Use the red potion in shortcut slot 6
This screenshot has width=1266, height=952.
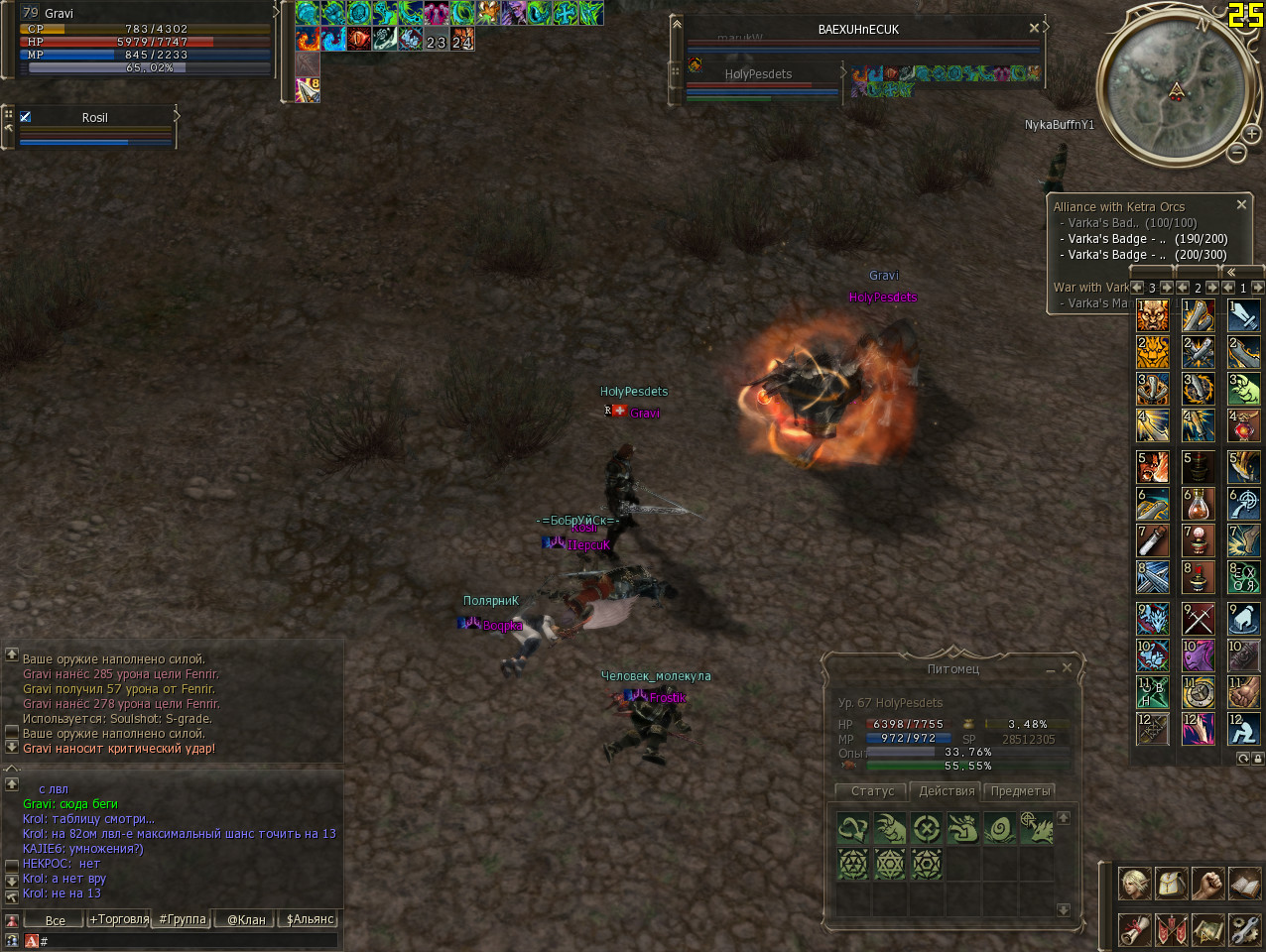1198,504
